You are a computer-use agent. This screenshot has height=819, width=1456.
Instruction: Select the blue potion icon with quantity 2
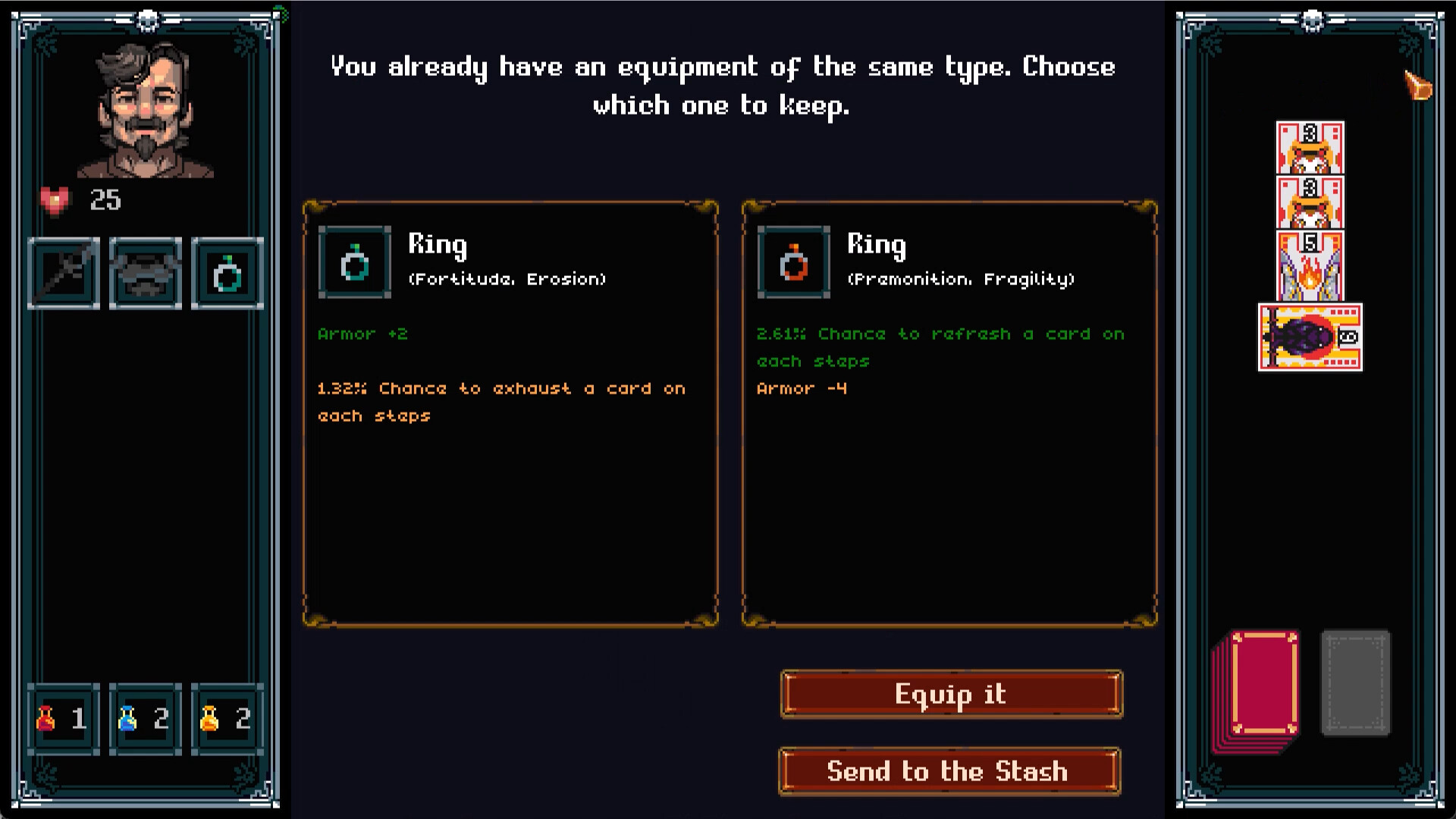pos(129,719)
